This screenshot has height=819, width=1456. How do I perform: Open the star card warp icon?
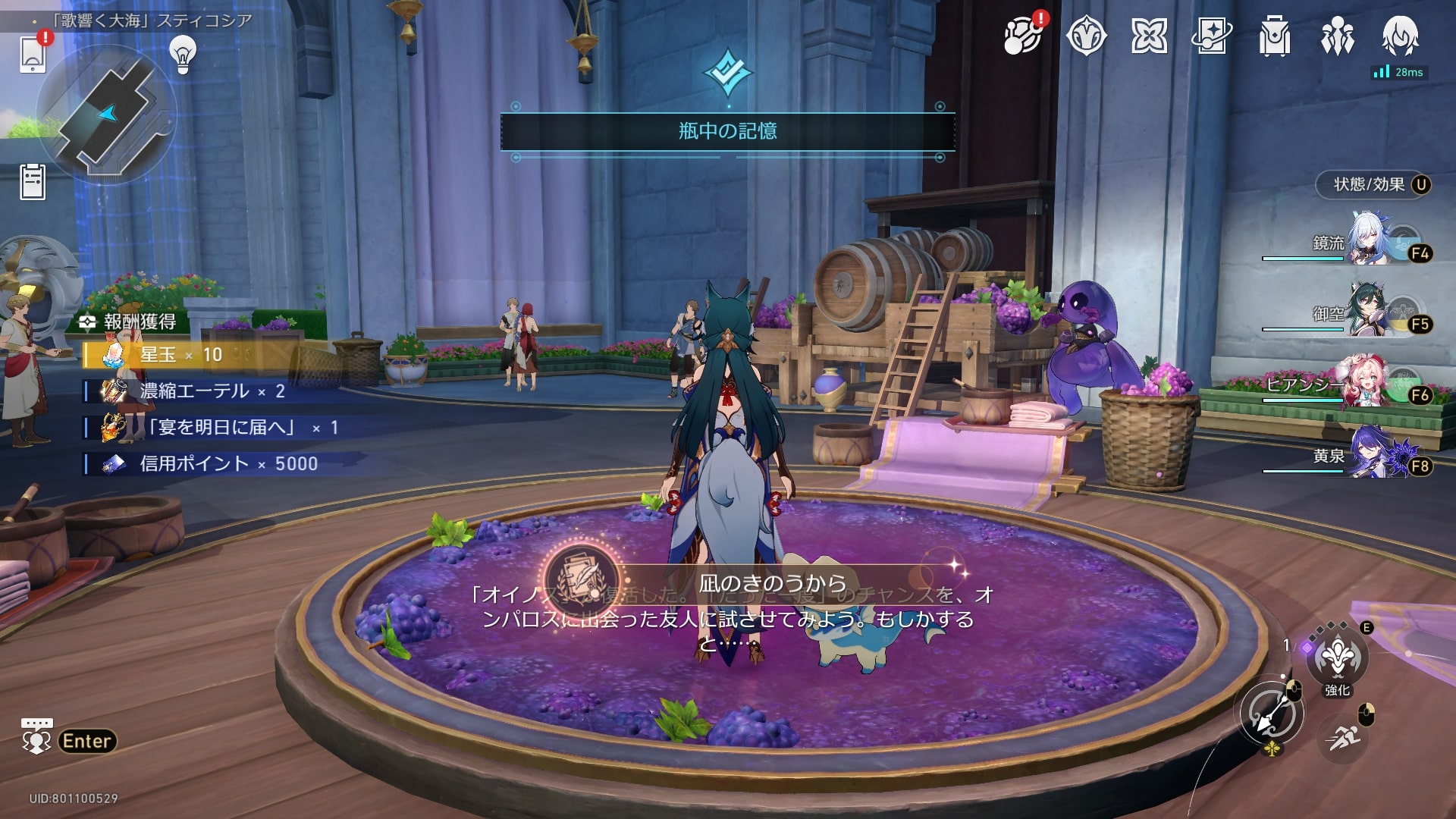[x=1212, y=36]
